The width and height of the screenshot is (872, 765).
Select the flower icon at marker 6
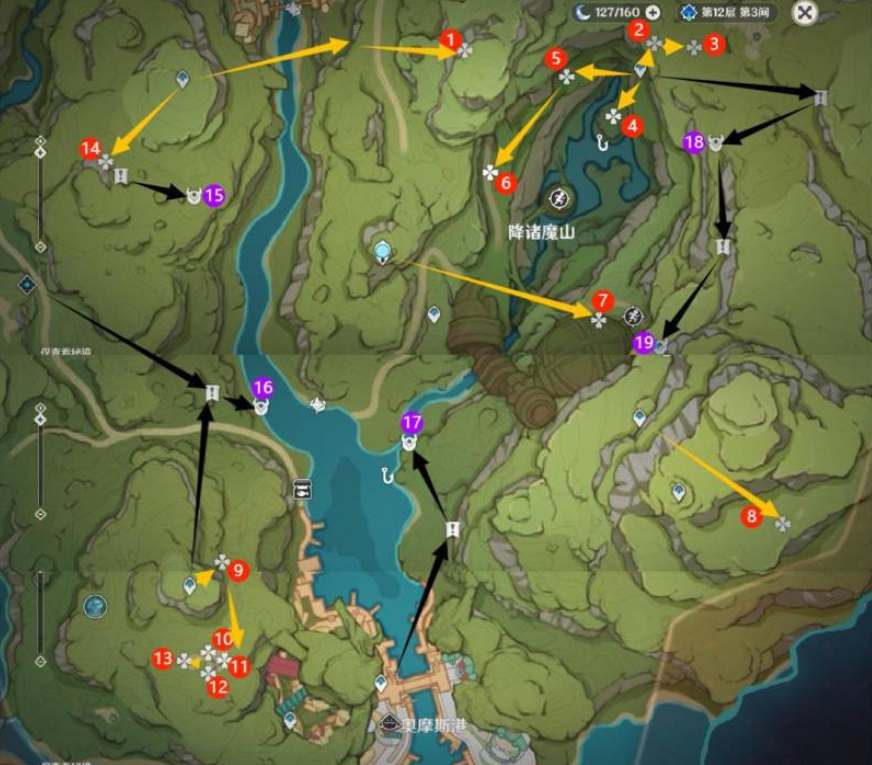(490, 173)
